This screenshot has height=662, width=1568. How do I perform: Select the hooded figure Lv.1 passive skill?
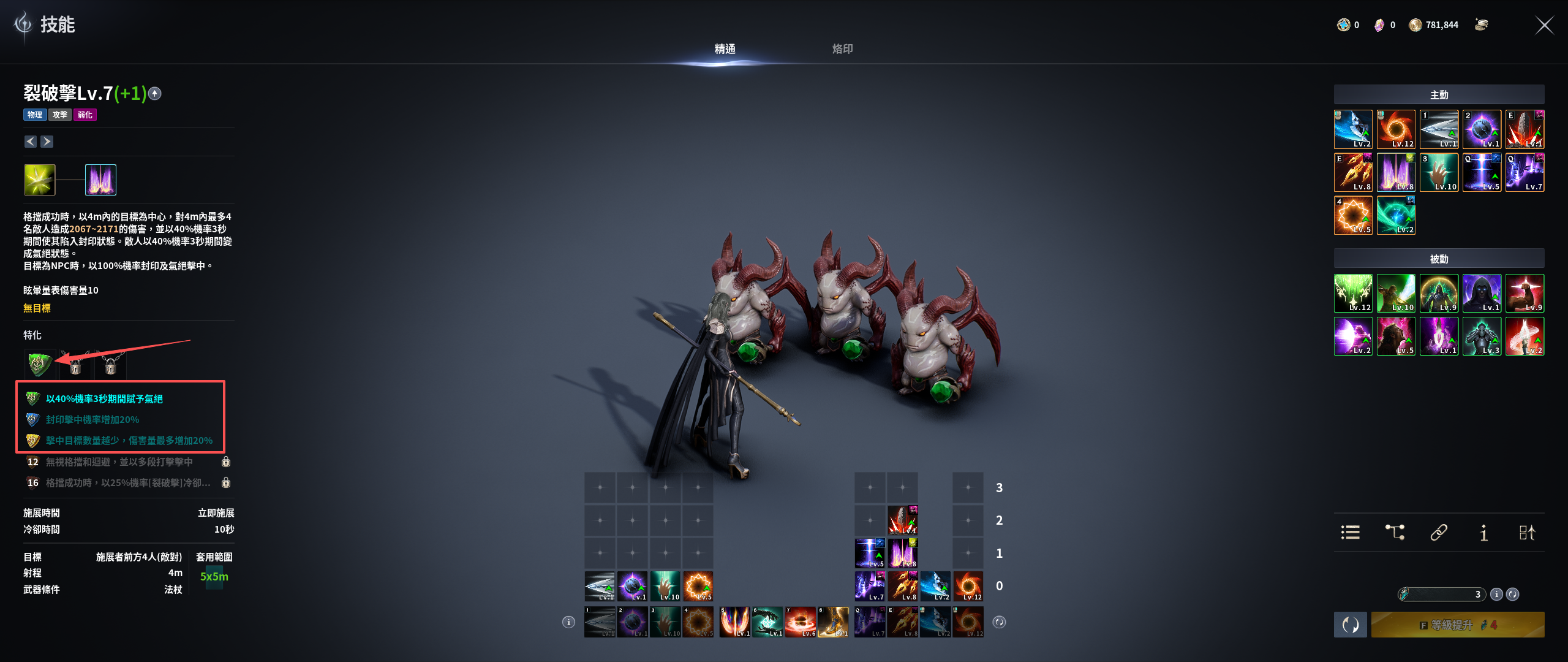[x=1482, y=294]
